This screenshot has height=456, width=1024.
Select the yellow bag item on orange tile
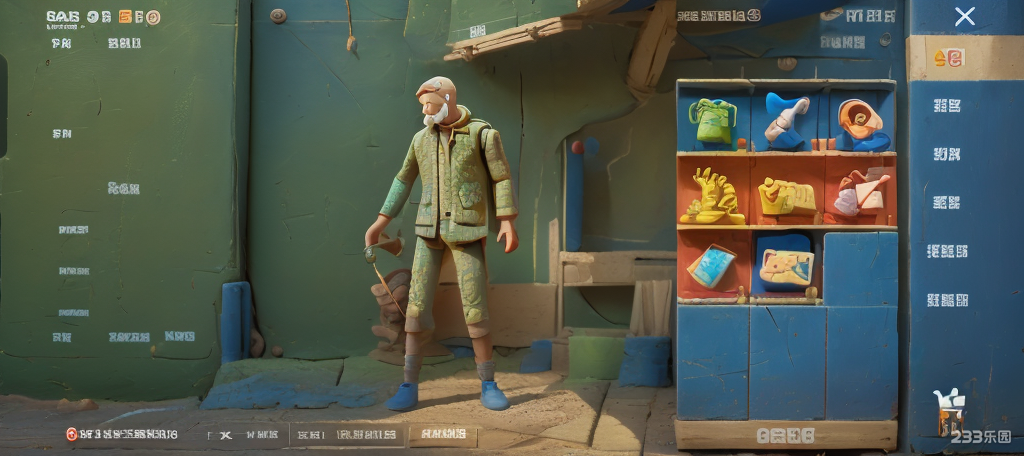pos(786,196)
